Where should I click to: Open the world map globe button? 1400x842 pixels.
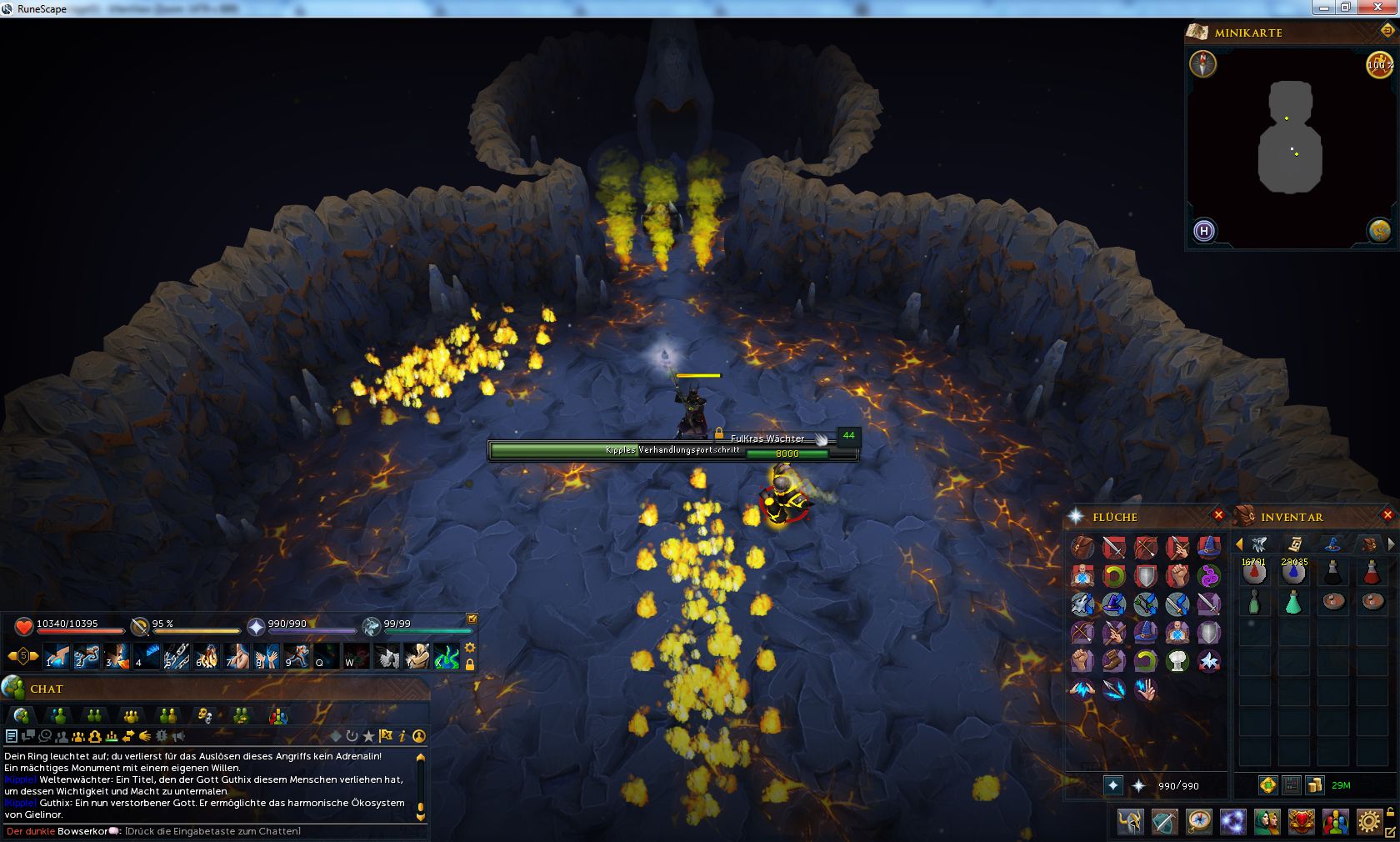1379,231
